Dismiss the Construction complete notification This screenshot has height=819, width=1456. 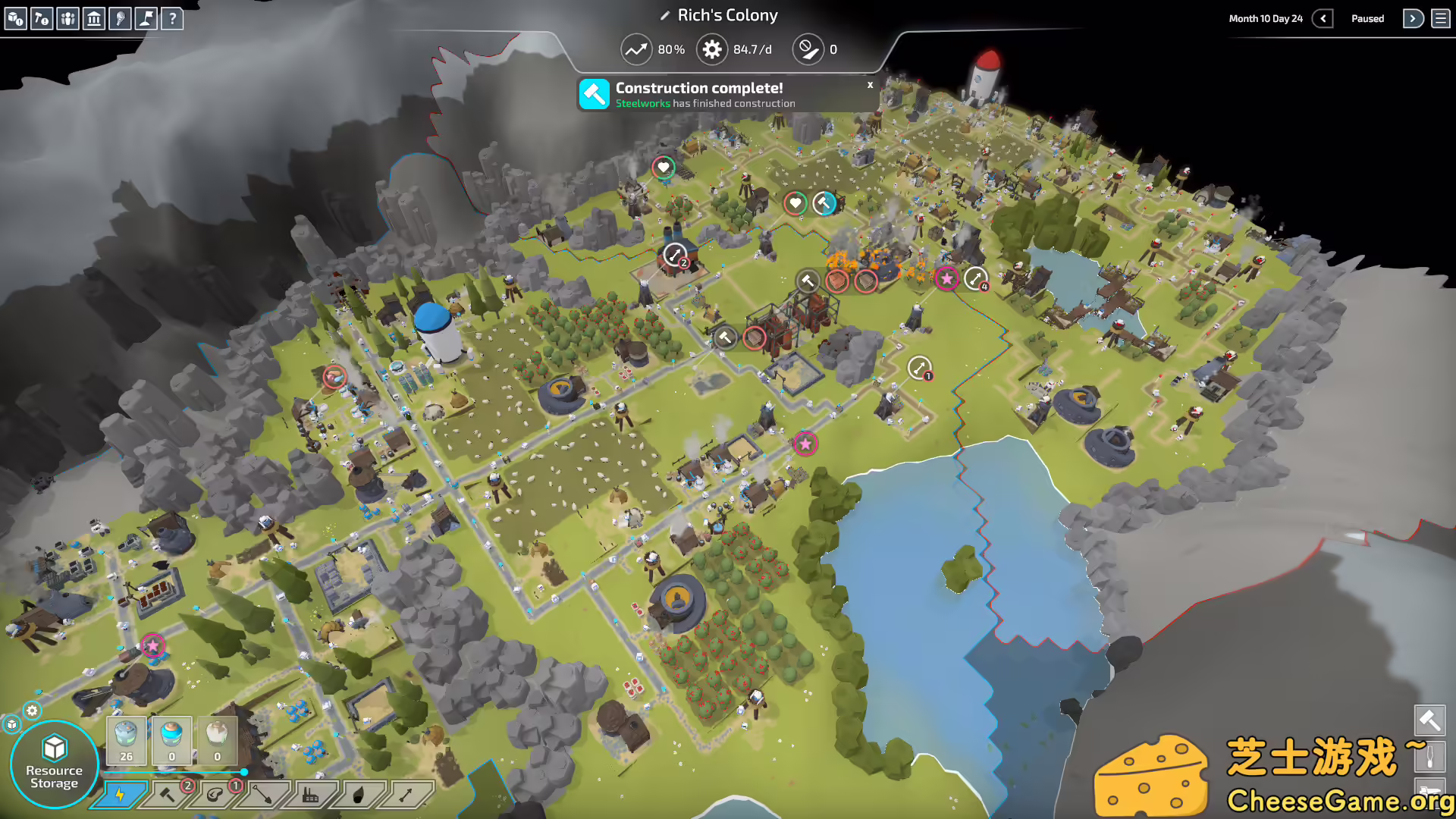pos(869,85)
